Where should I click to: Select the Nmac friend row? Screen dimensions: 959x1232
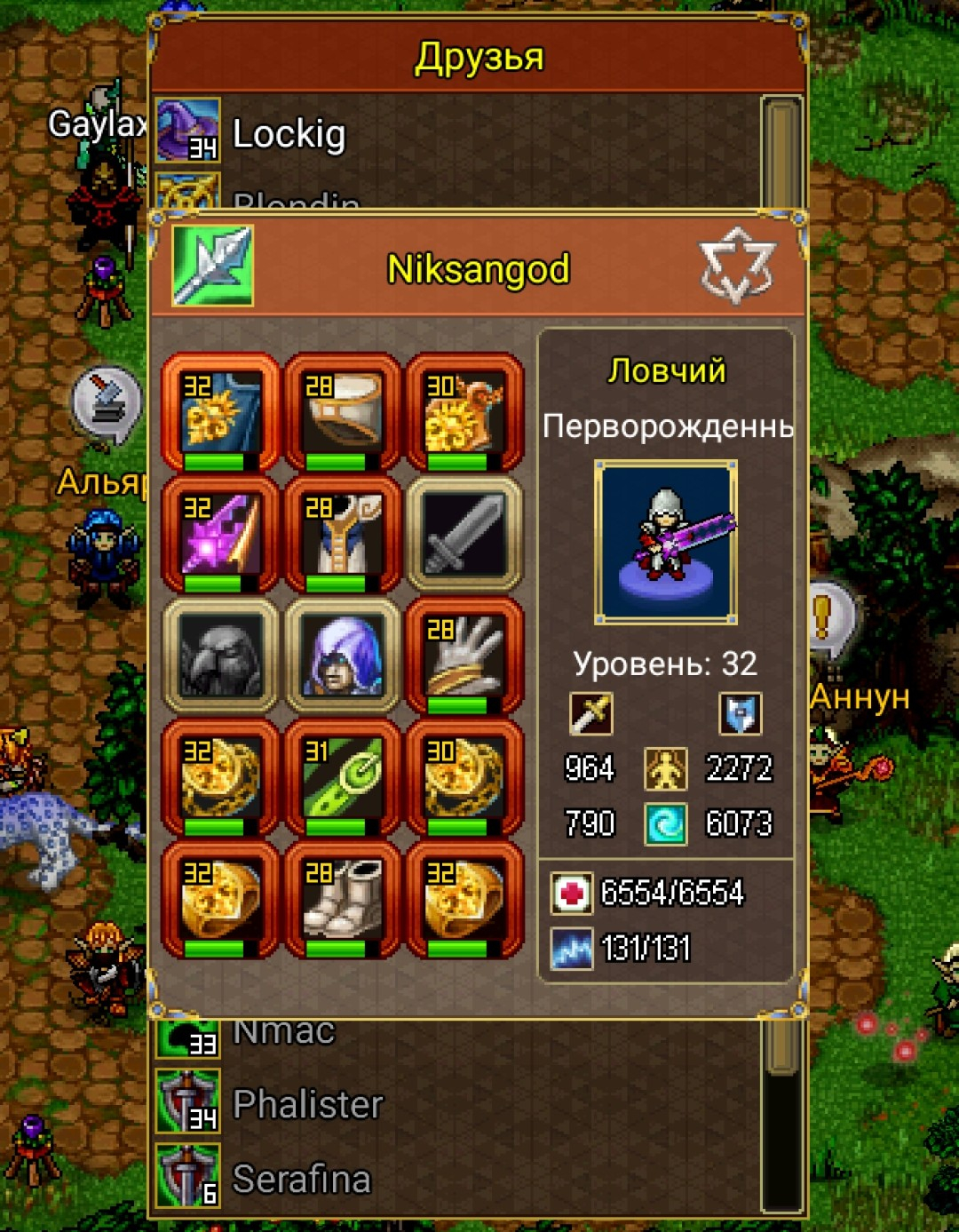point(283,1033)
